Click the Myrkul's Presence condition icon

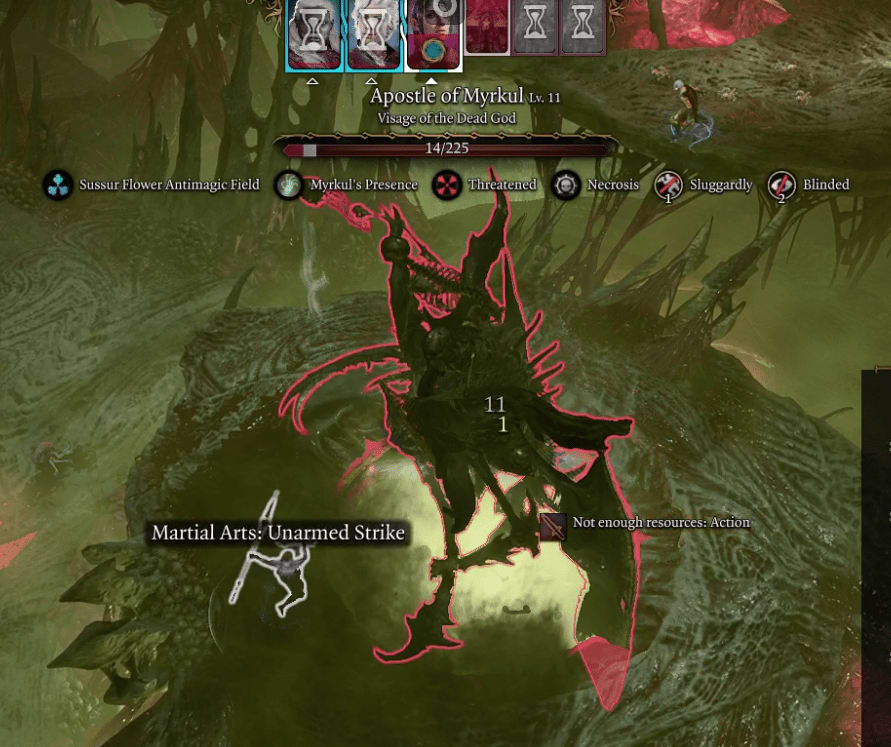pyautogui.click(x=289, y=185)
